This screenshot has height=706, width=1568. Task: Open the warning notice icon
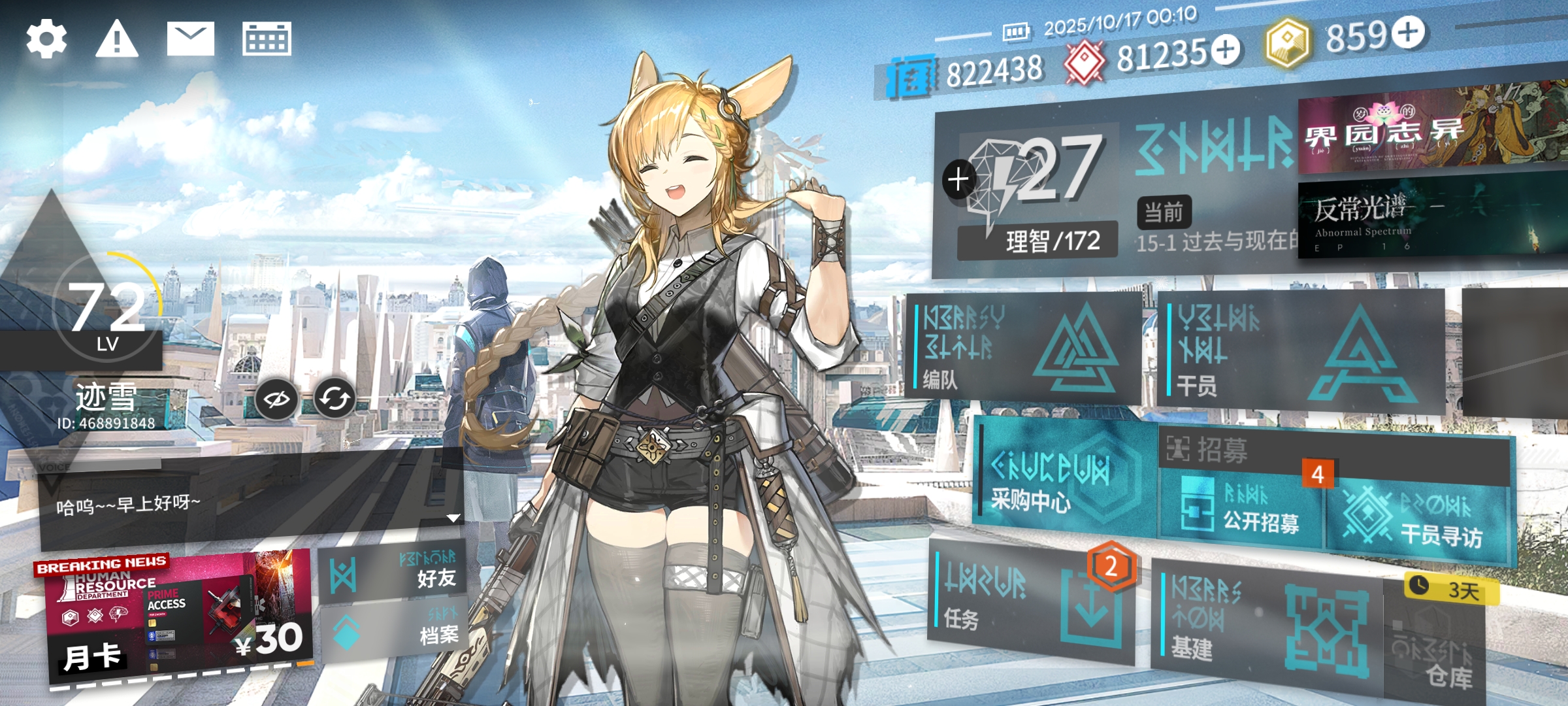coord(117,39)
